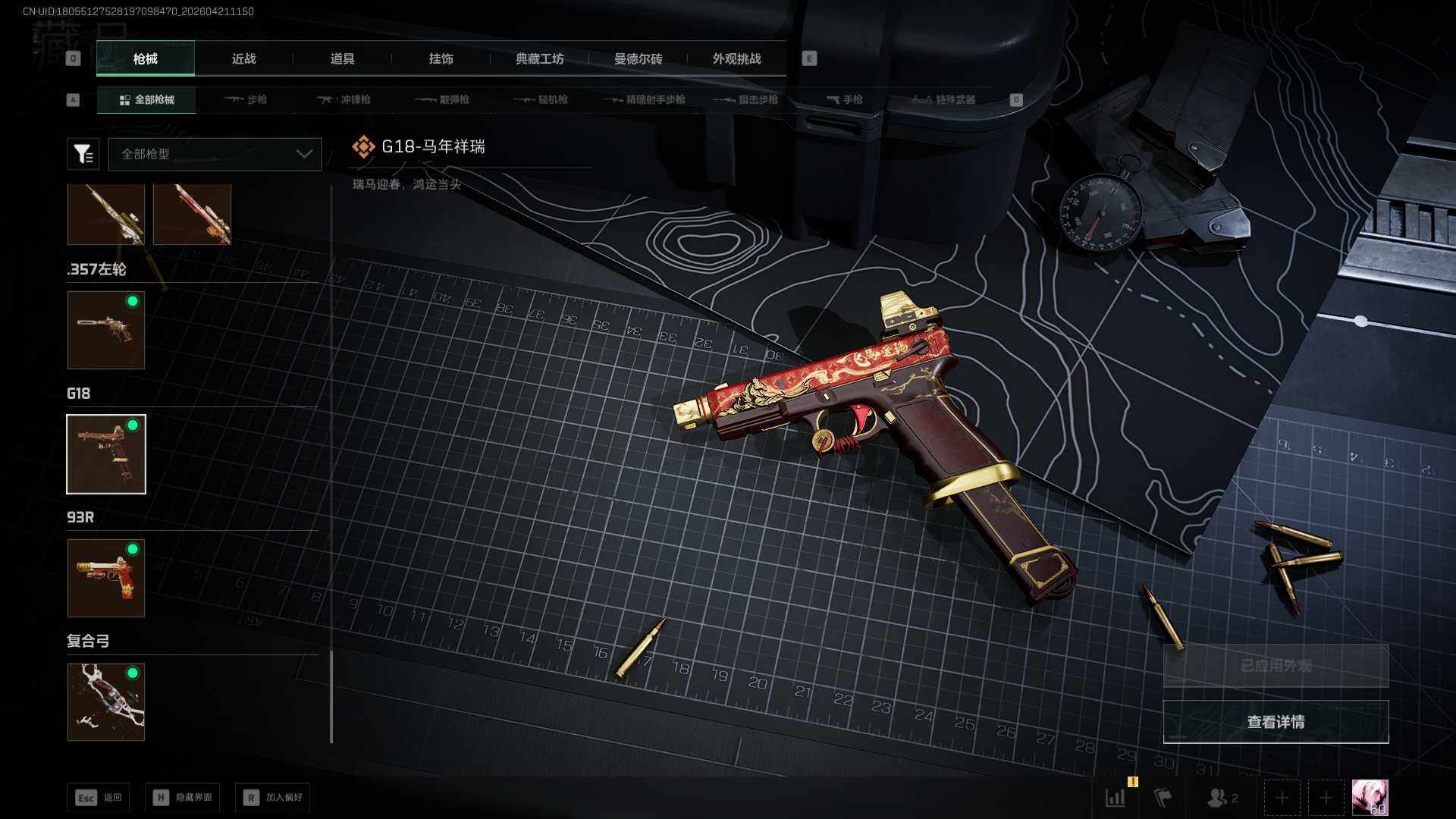Open 查看详情 view details
1456x819 pixels.
tap(1276, 722)
